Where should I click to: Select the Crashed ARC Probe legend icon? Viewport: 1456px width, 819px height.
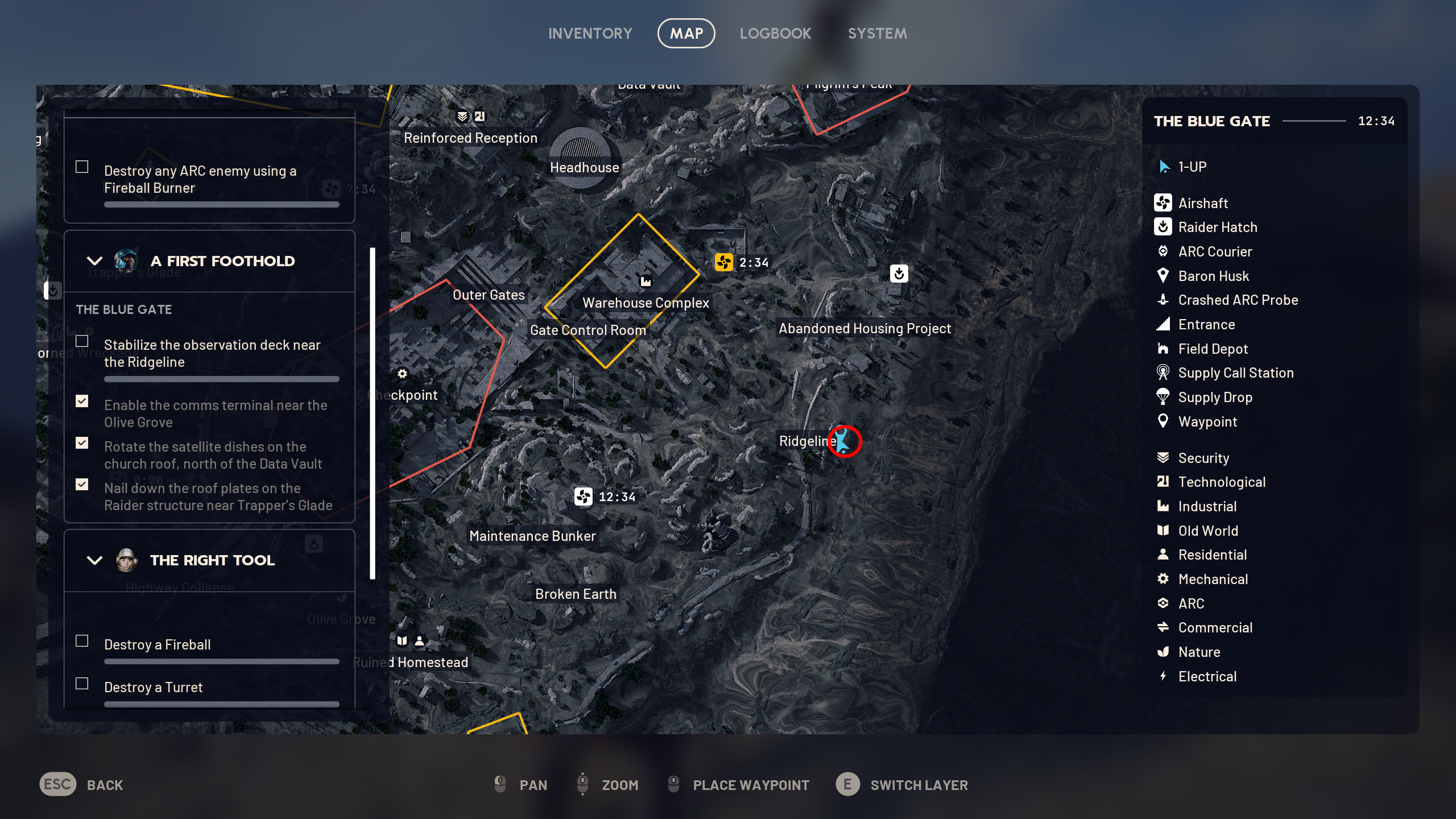point(1164,300)
